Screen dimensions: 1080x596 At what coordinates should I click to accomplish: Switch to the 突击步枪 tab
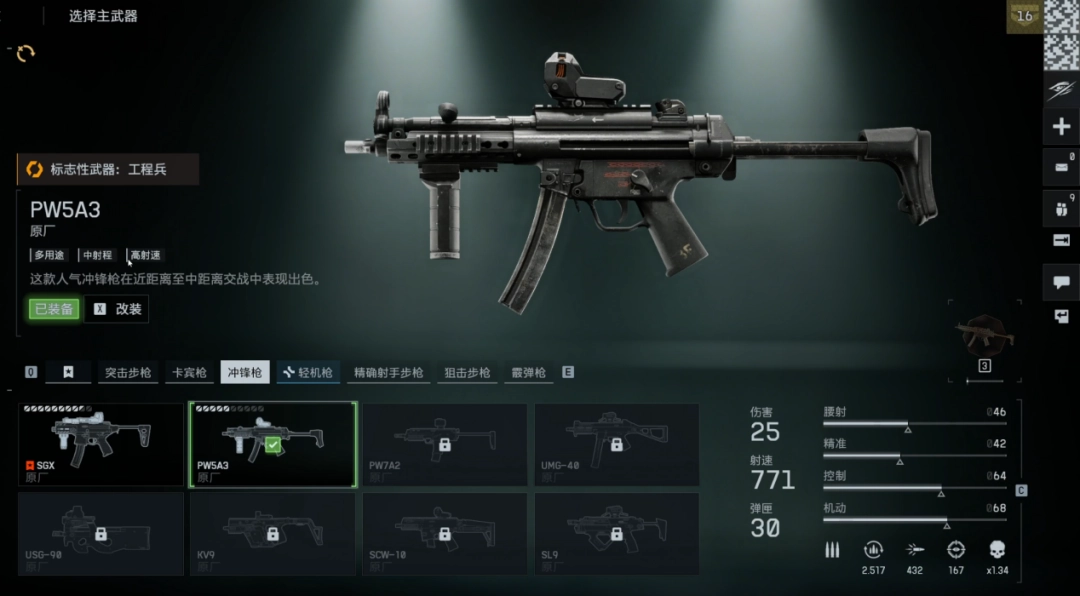[x=128, y=373]
